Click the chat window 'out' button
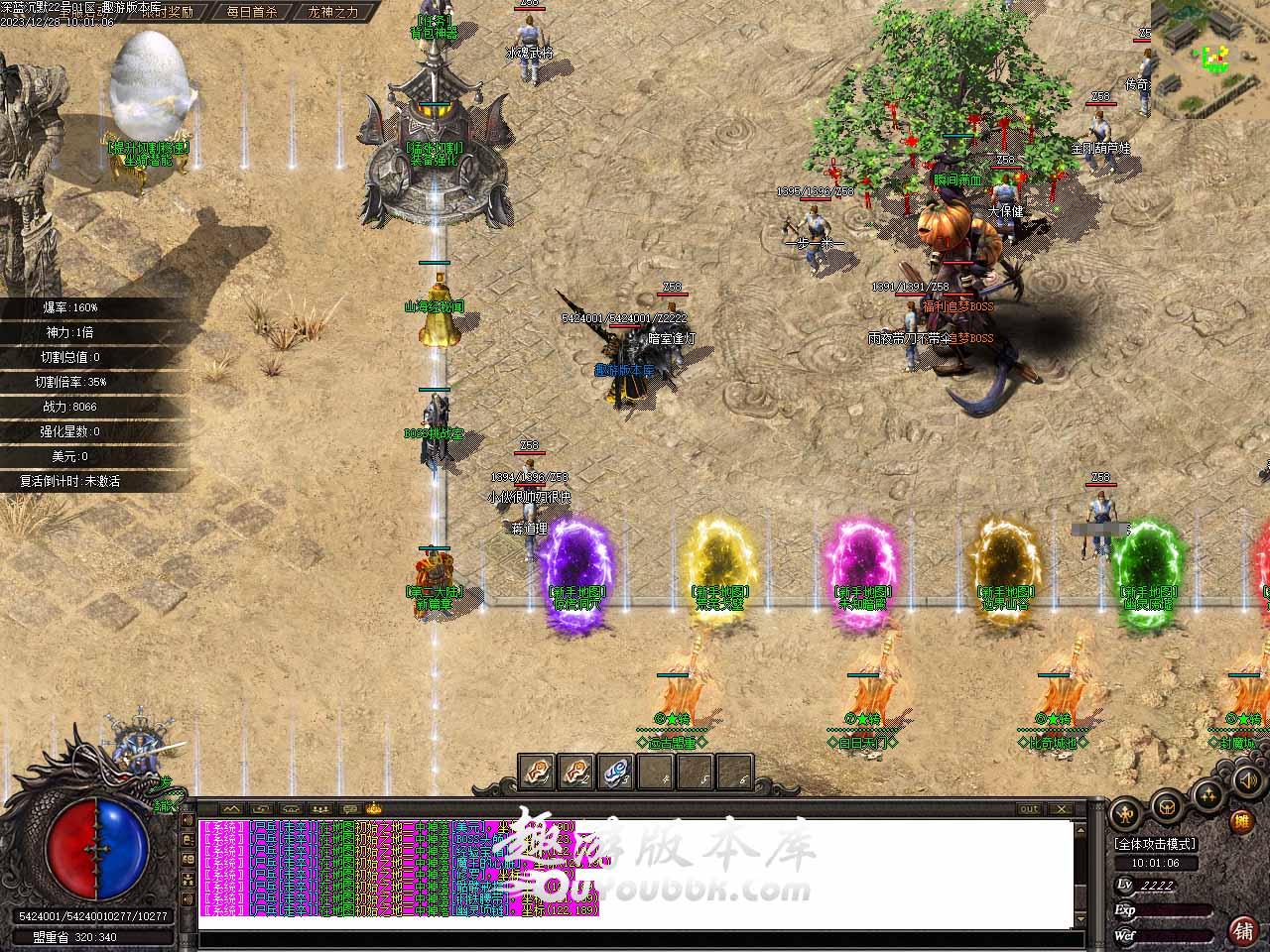This screenshot has width=1270, height=952. [x=1030, y=809]
